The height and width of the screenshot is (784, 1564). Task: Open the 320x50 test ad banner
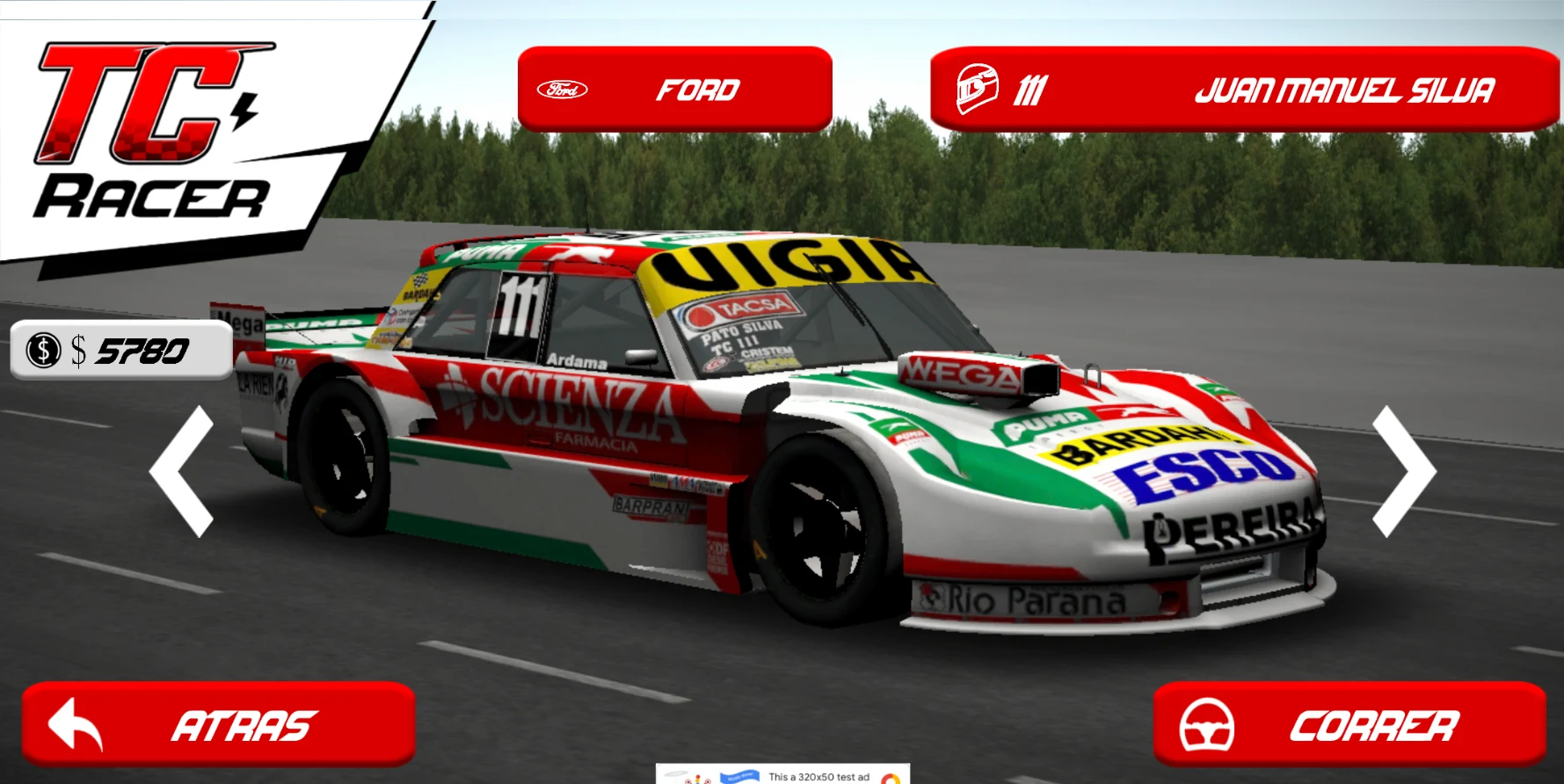point(782,775)
